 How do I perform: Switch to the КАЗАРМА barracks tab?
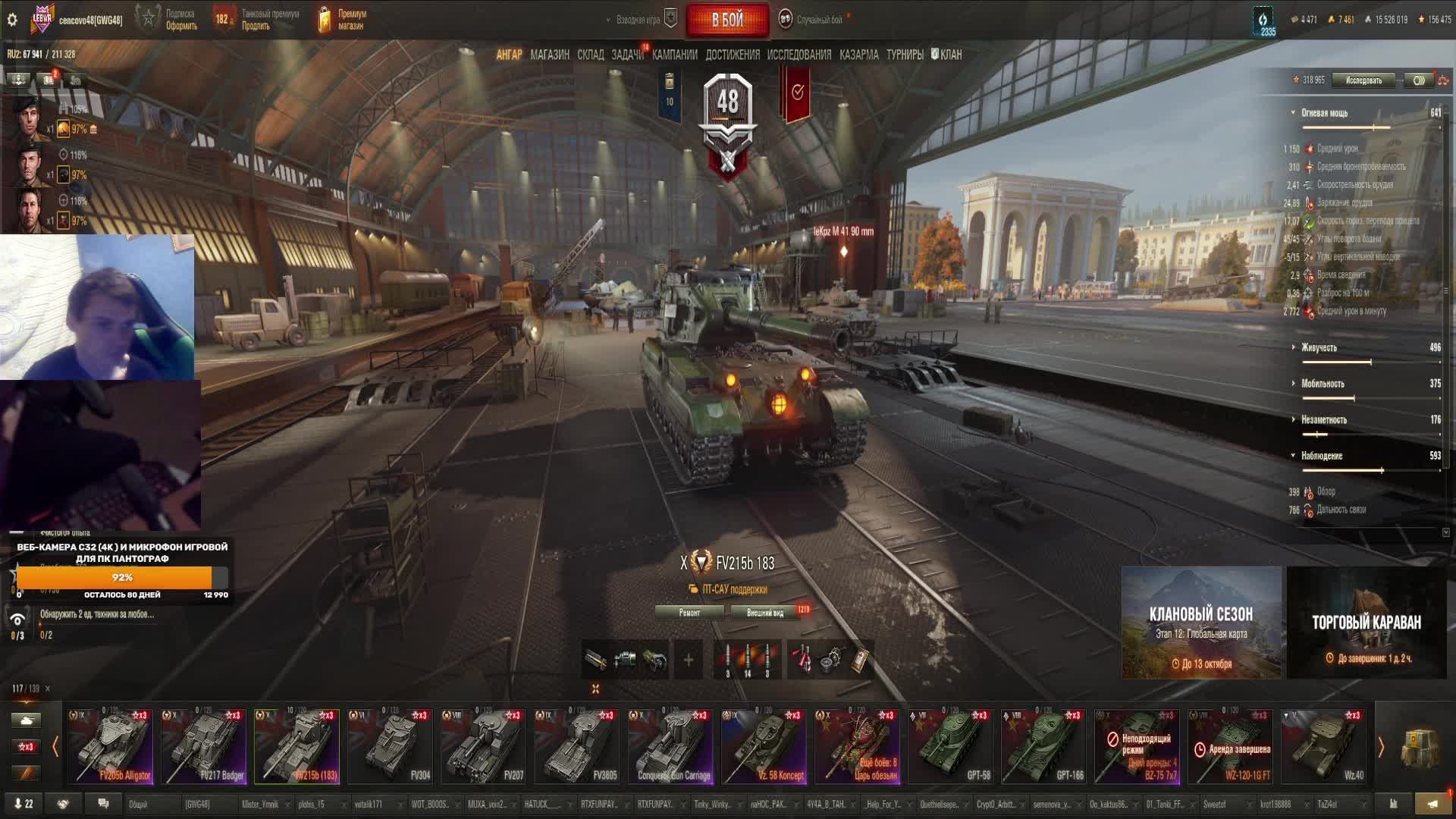(x=858, y=55)
